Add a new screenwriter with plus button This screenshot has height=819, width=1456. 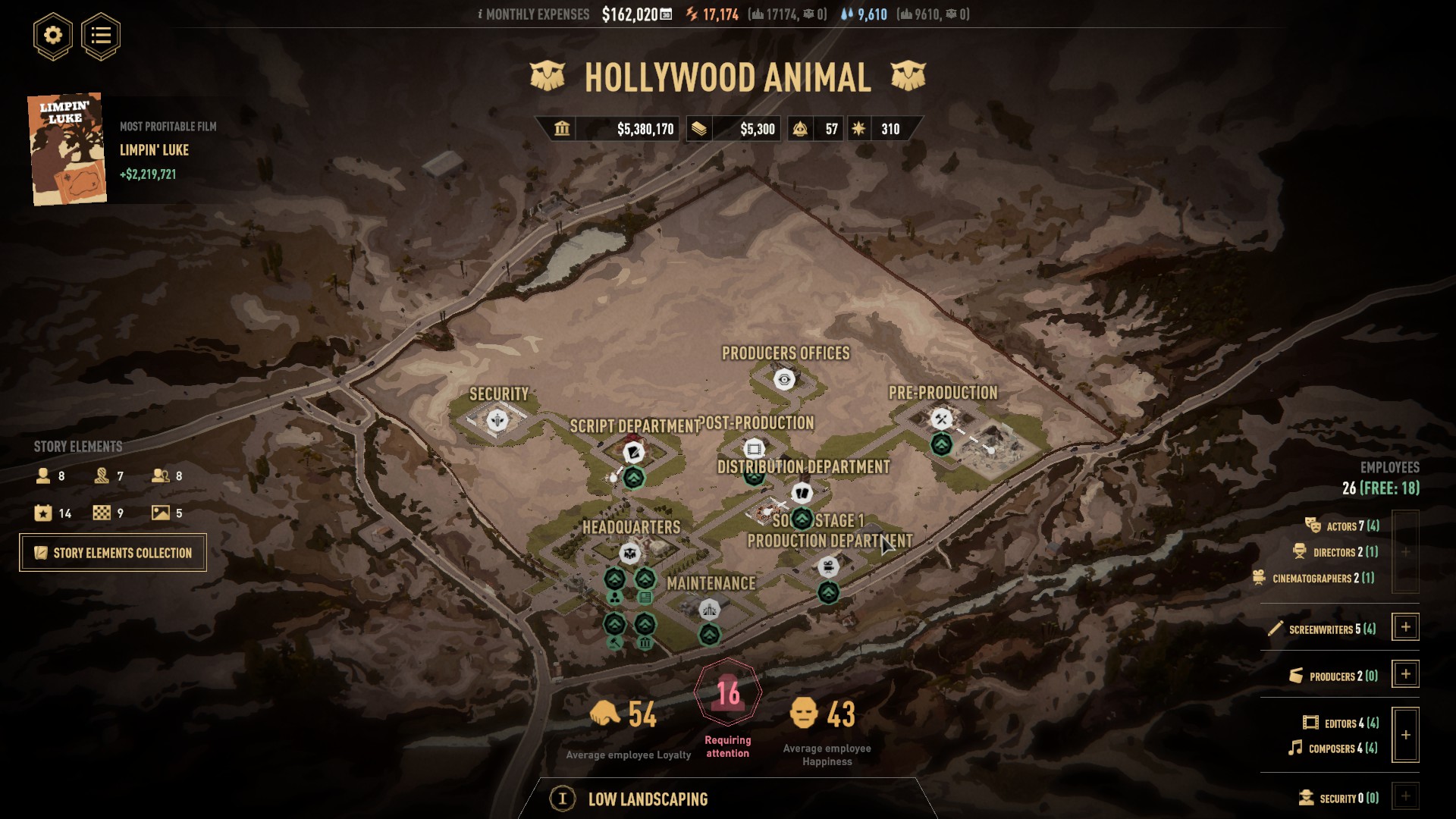coord(1405,627)
